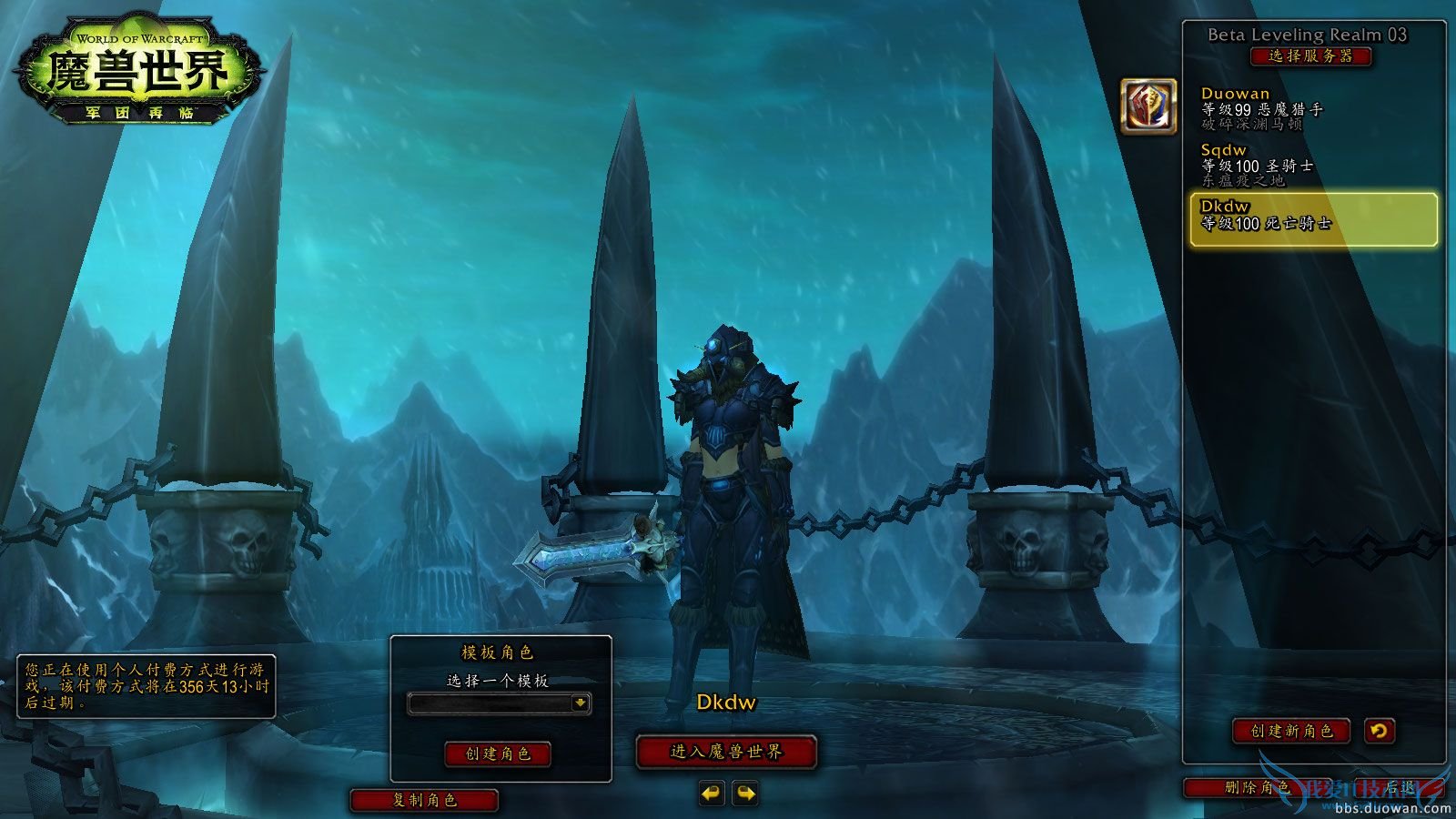Click the downward arrow on the template selector

click(x=580, y=704)
